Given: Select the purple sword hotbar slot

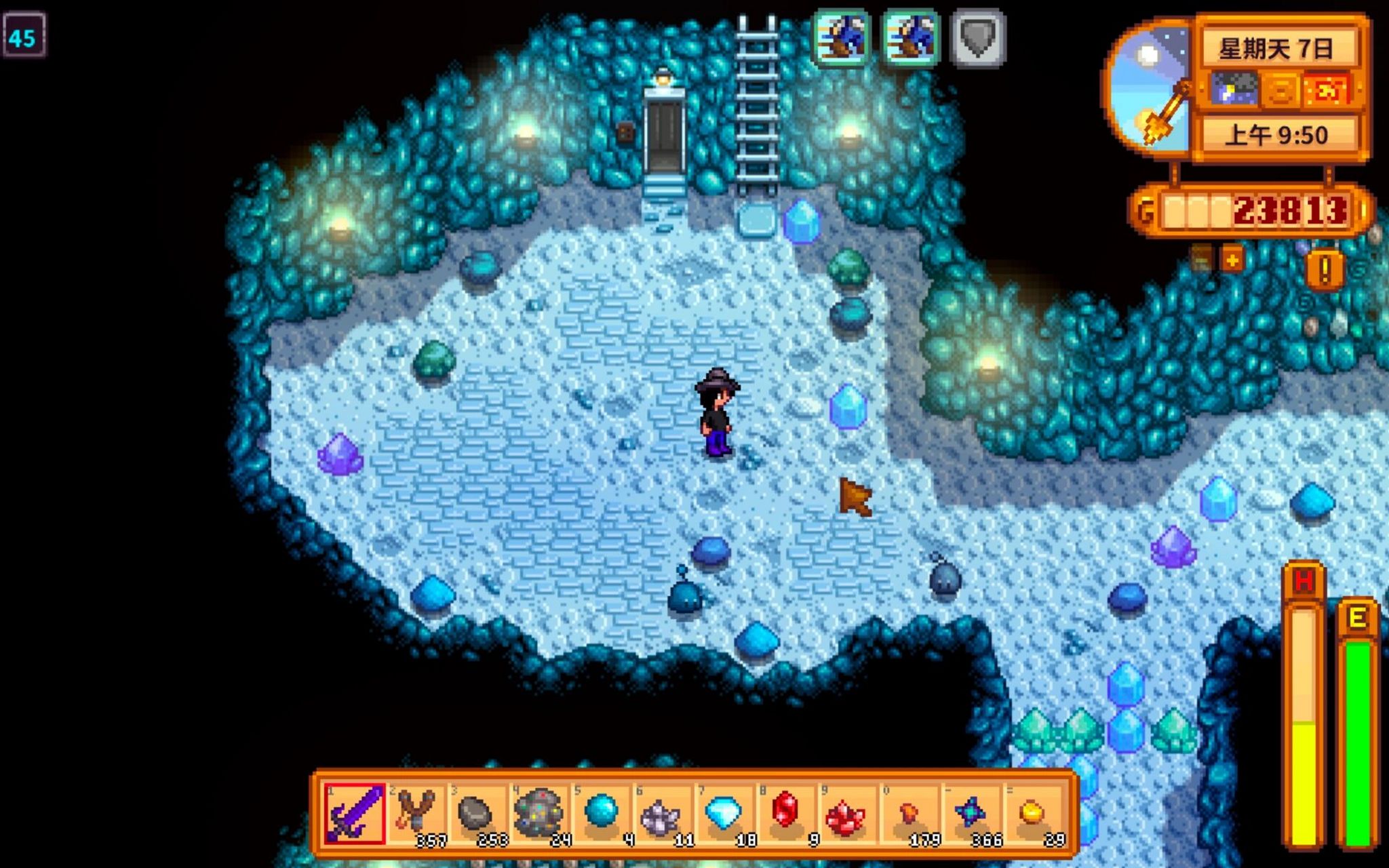Looking at the screenshot, I should point(355,814).
